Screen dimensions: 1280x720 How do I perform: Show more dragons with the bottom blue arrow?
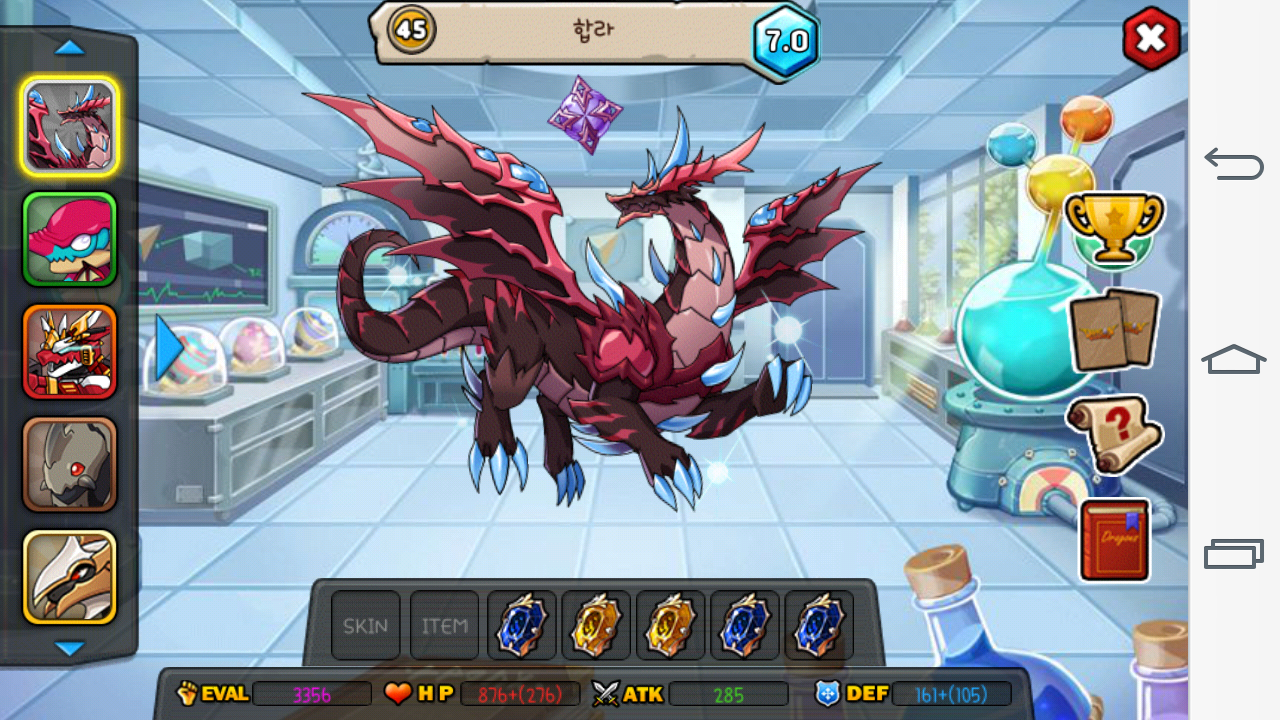69,649
